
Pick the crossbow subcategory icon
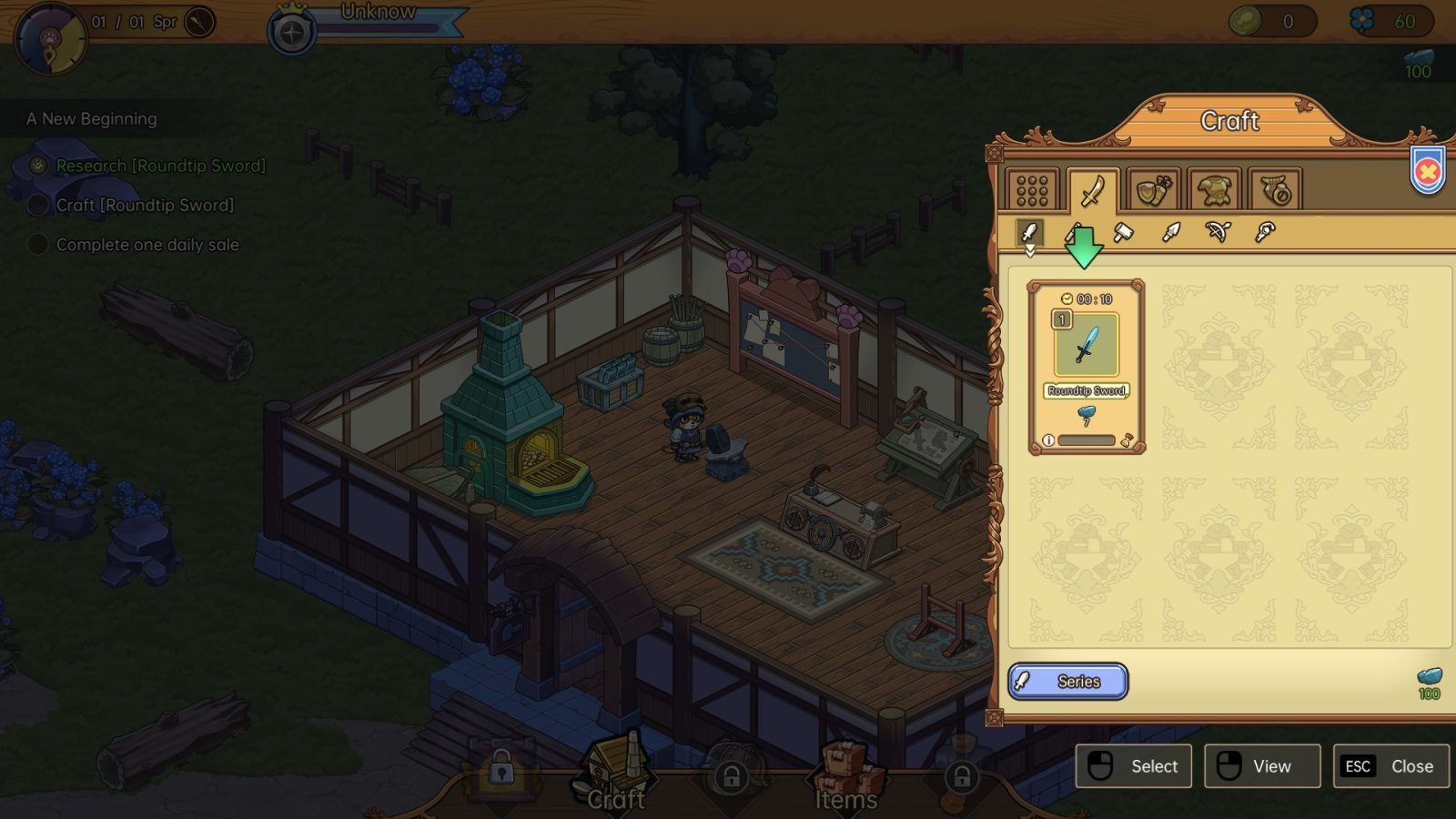pos(1217,232)
